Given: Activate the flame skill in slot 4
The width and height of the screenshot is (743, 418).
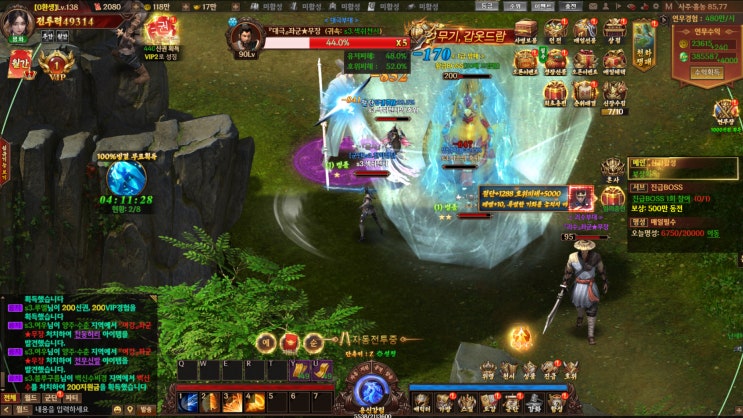Looking at the screenshot, I should 255,402.
